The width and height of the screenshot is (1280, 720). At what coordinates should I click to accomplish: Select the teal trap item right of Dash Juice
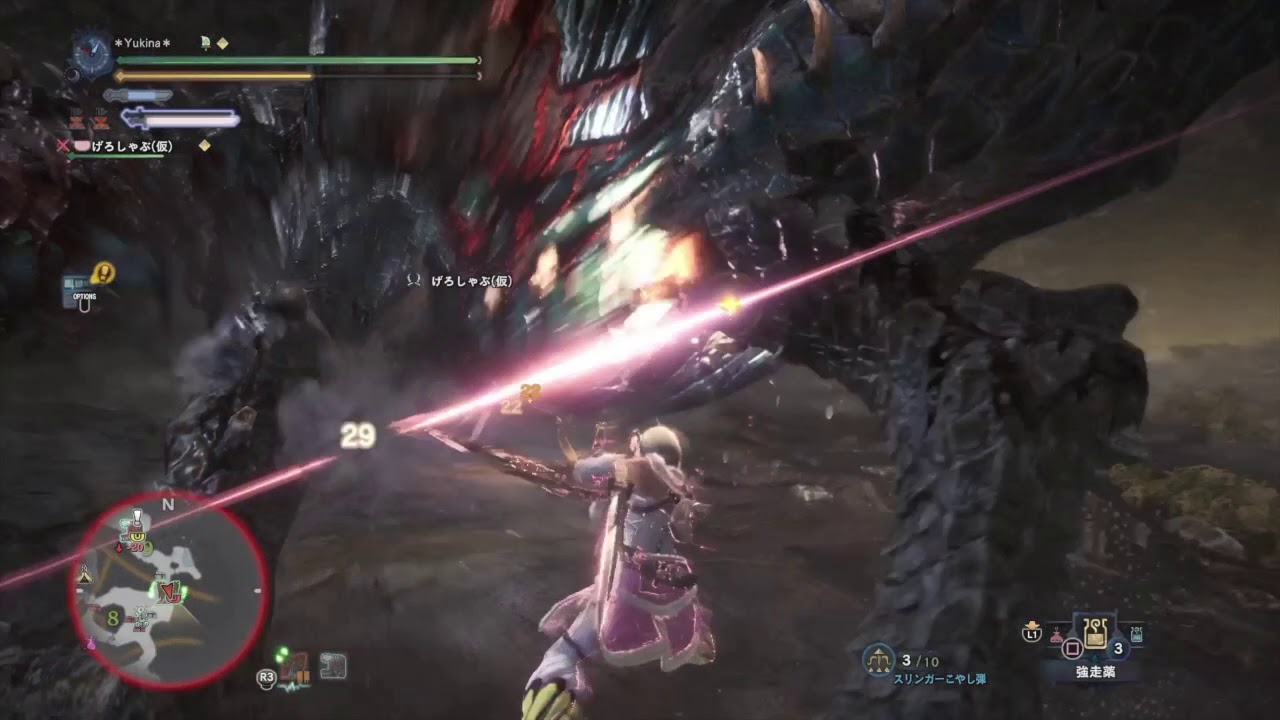pos(1137,633)
